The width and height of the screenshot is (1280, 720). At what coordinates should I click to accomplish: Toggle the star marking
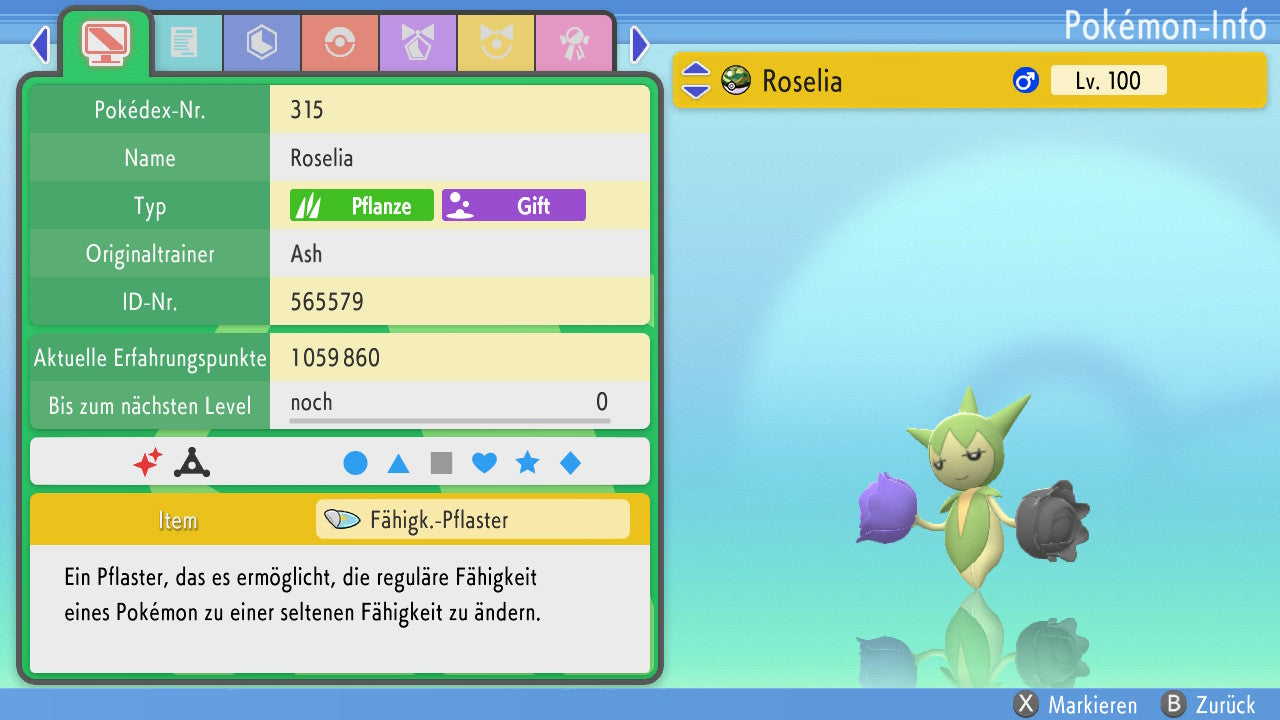[527, 463]
